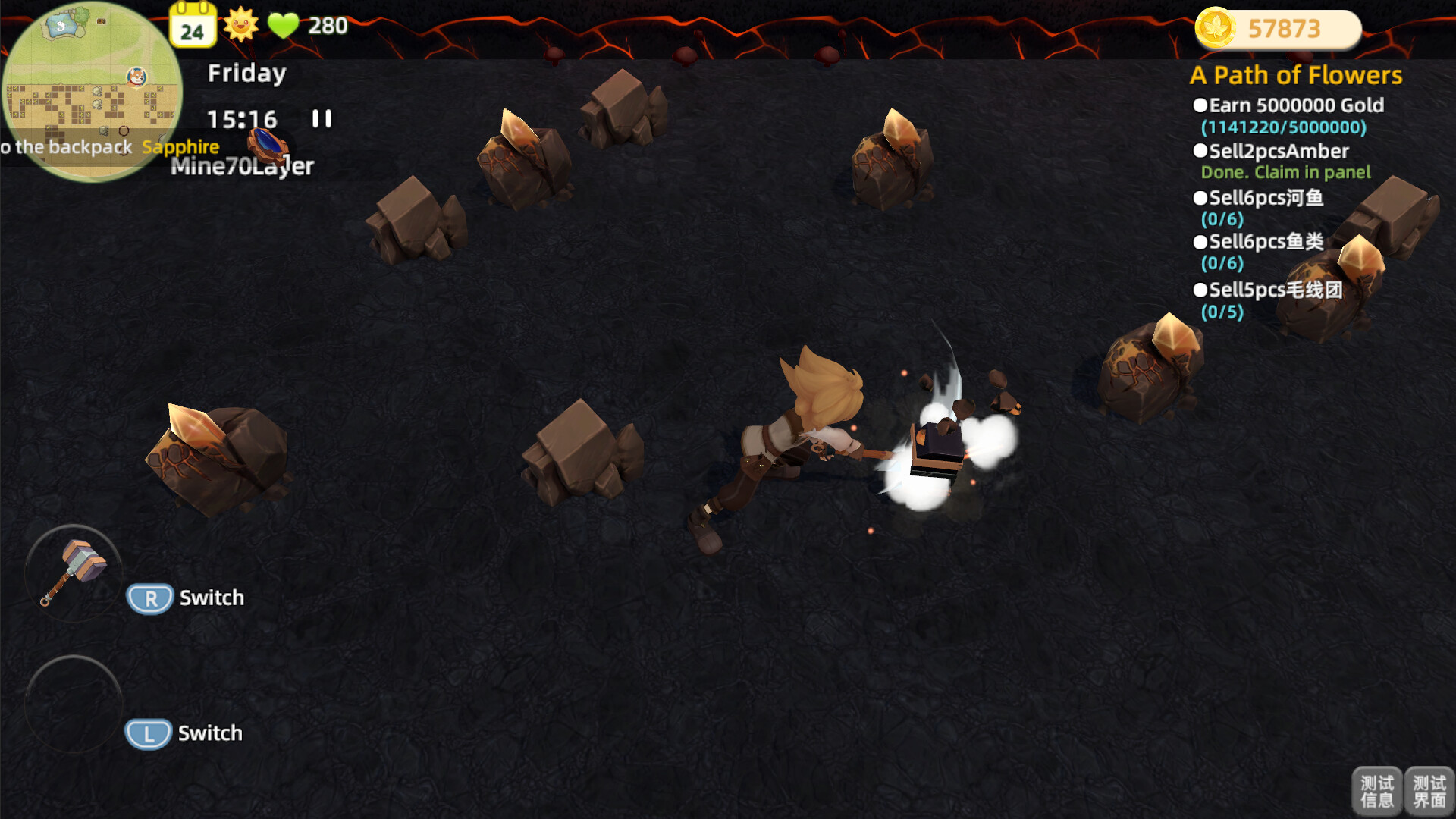Tap the virtual movement joystick circle
1456x819 pixels.
click(72, 704)
